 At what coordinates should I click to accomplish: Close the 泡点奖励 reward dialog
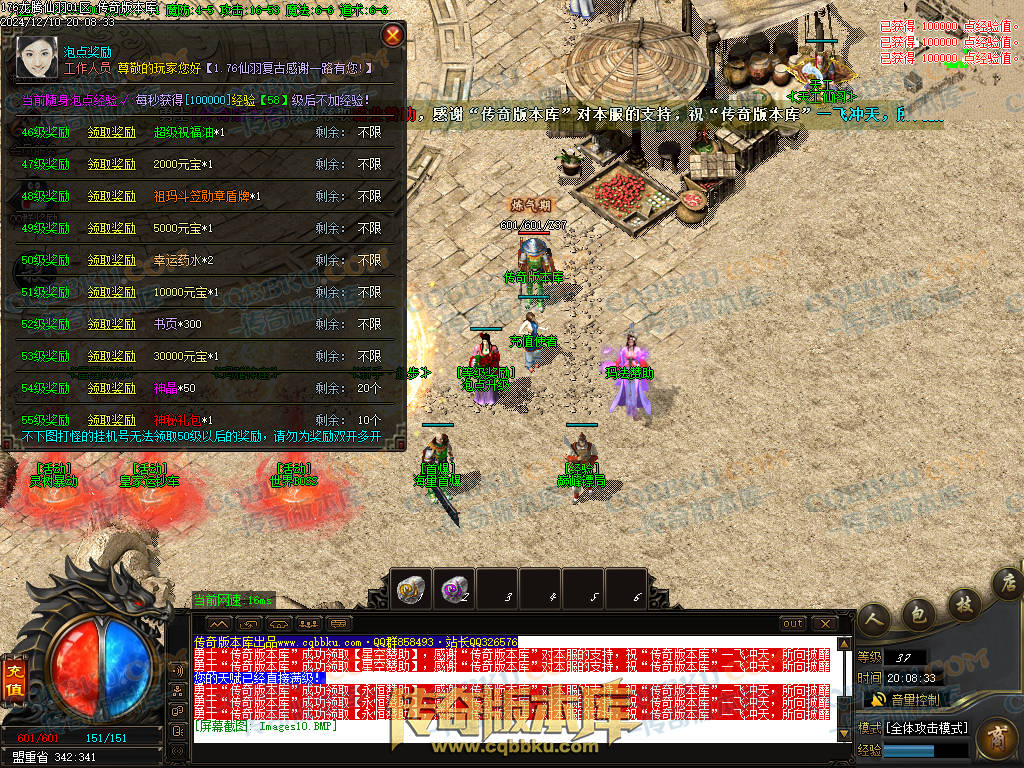(394, 36)
